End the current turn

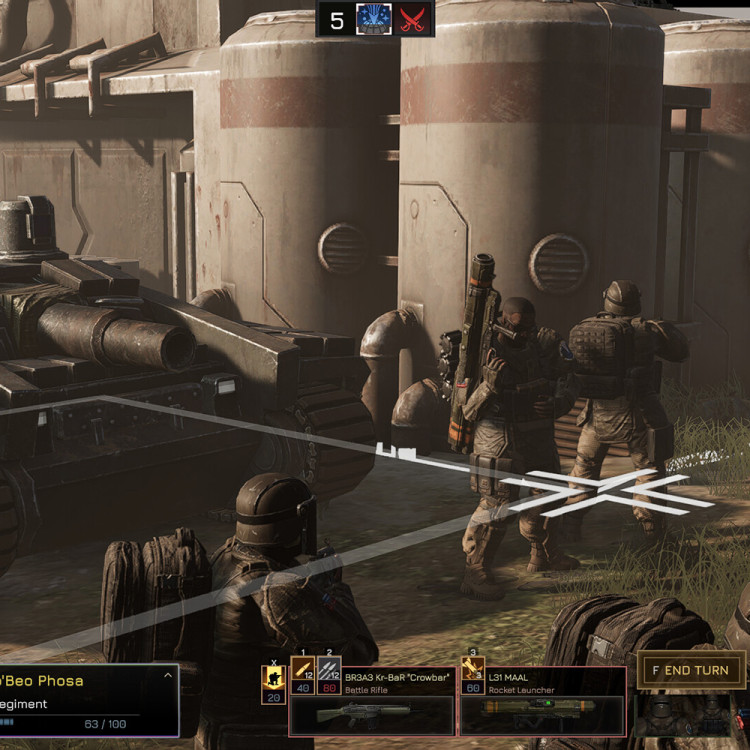(x=691, y=670)
